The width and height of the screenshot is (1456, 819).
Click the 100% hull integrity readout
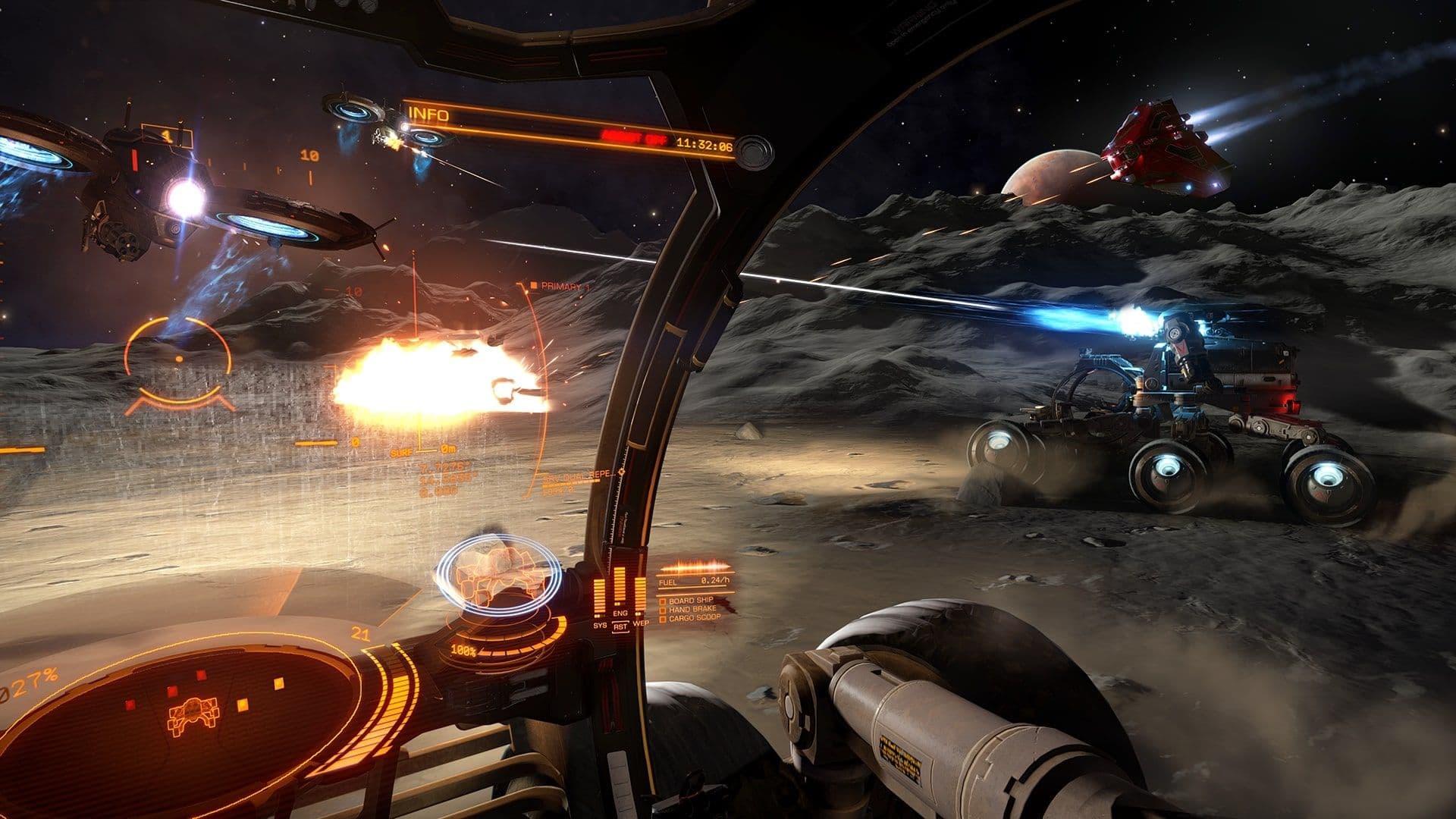[x=463, y=649]
